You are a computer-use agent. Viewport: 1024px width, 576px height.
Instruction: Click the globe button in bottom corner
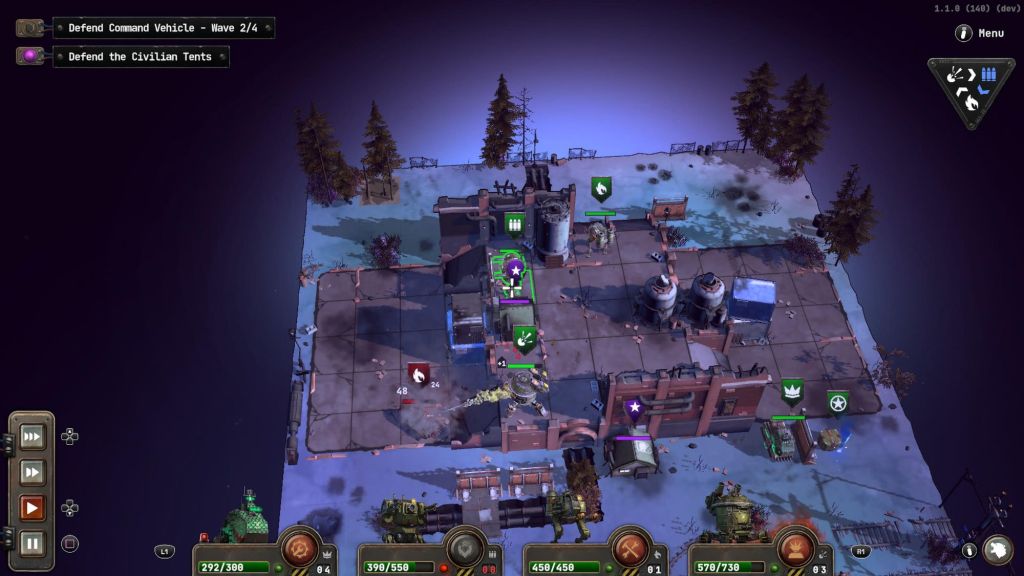[997, 549]
